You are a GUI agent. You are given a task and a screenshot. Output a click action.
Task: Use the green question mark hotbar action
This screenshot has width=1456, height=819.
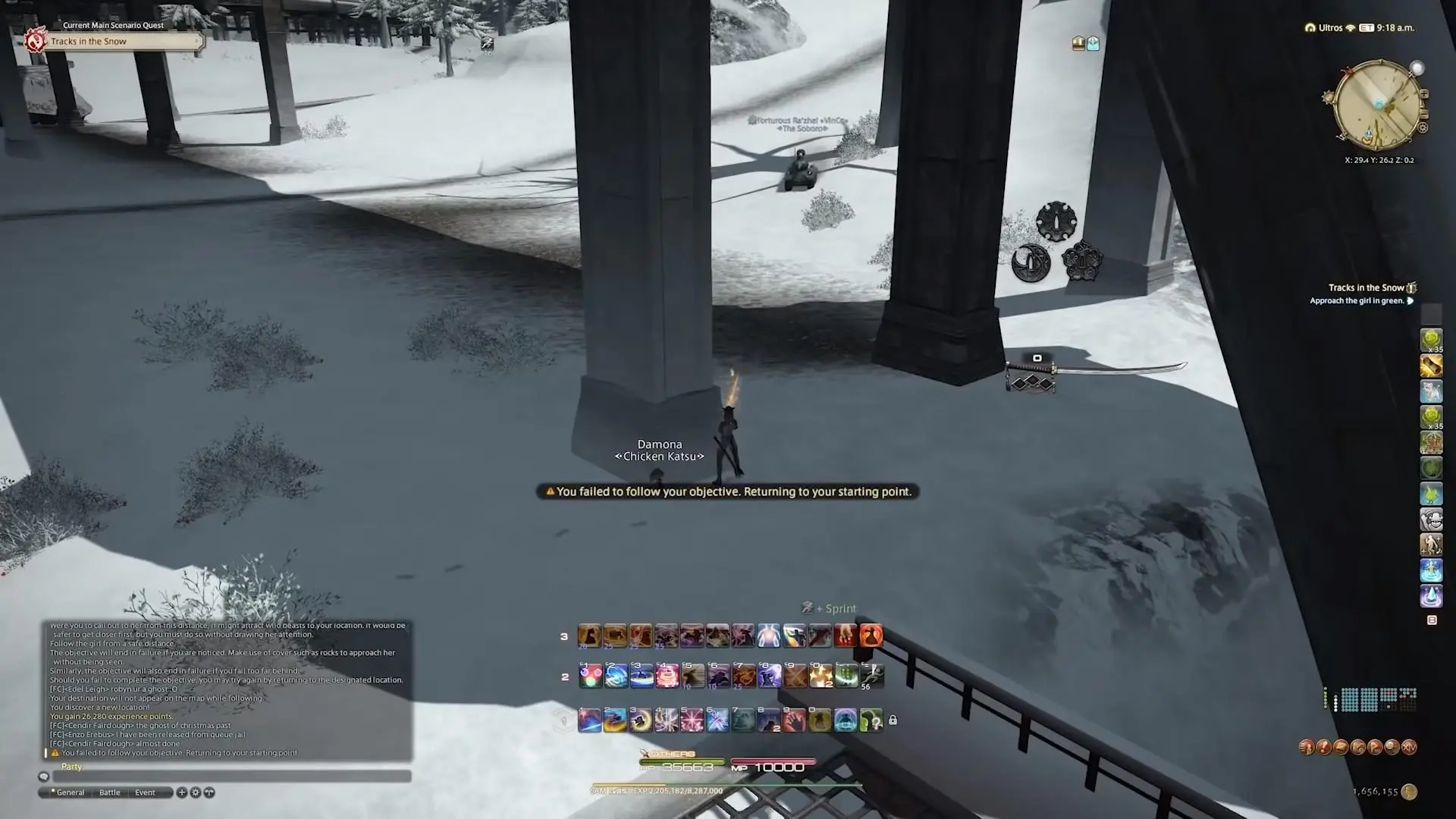click(x=871, y=720)
